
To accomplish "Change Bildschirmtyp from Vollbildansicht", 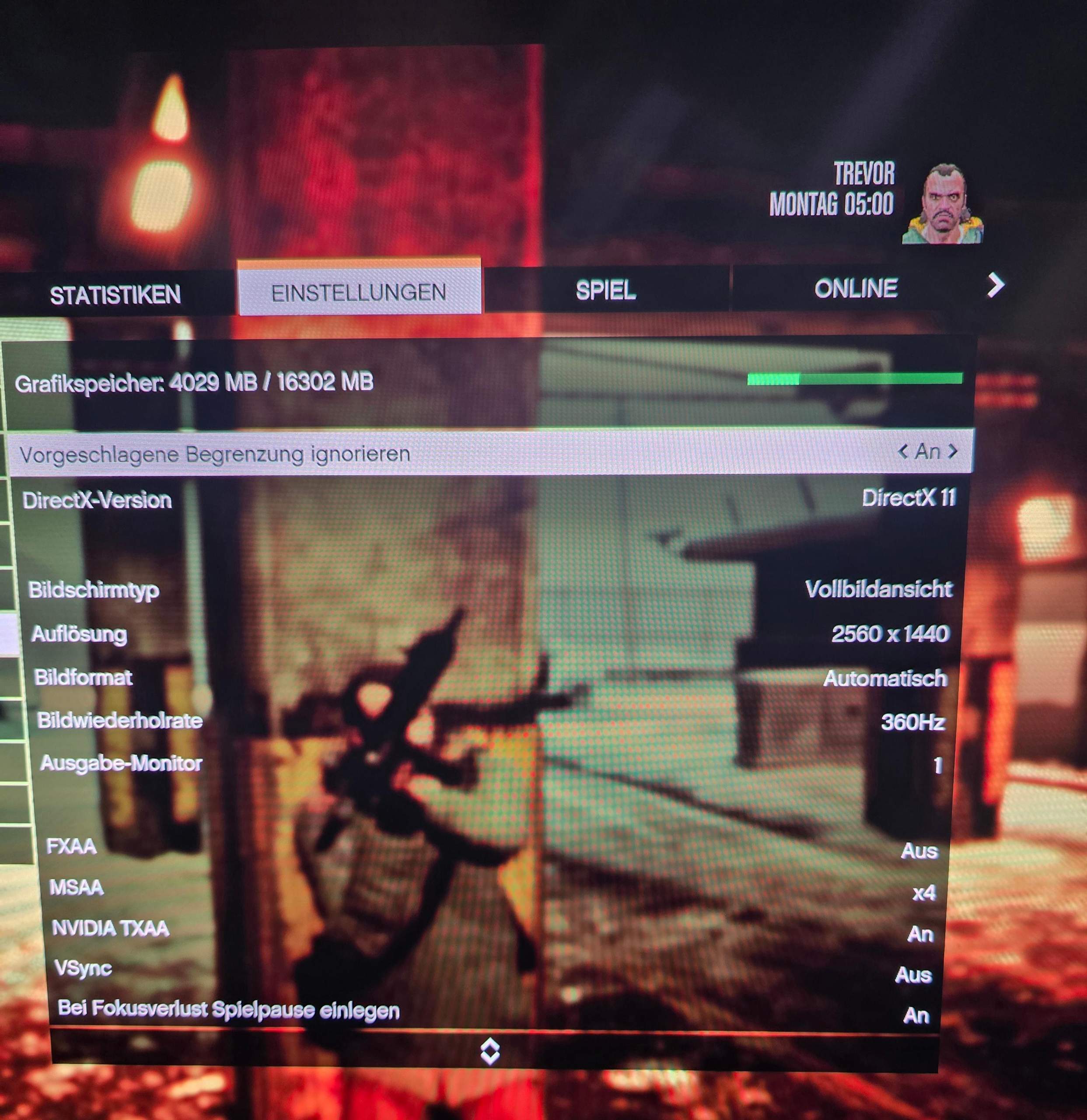I will tap(881, 588).
